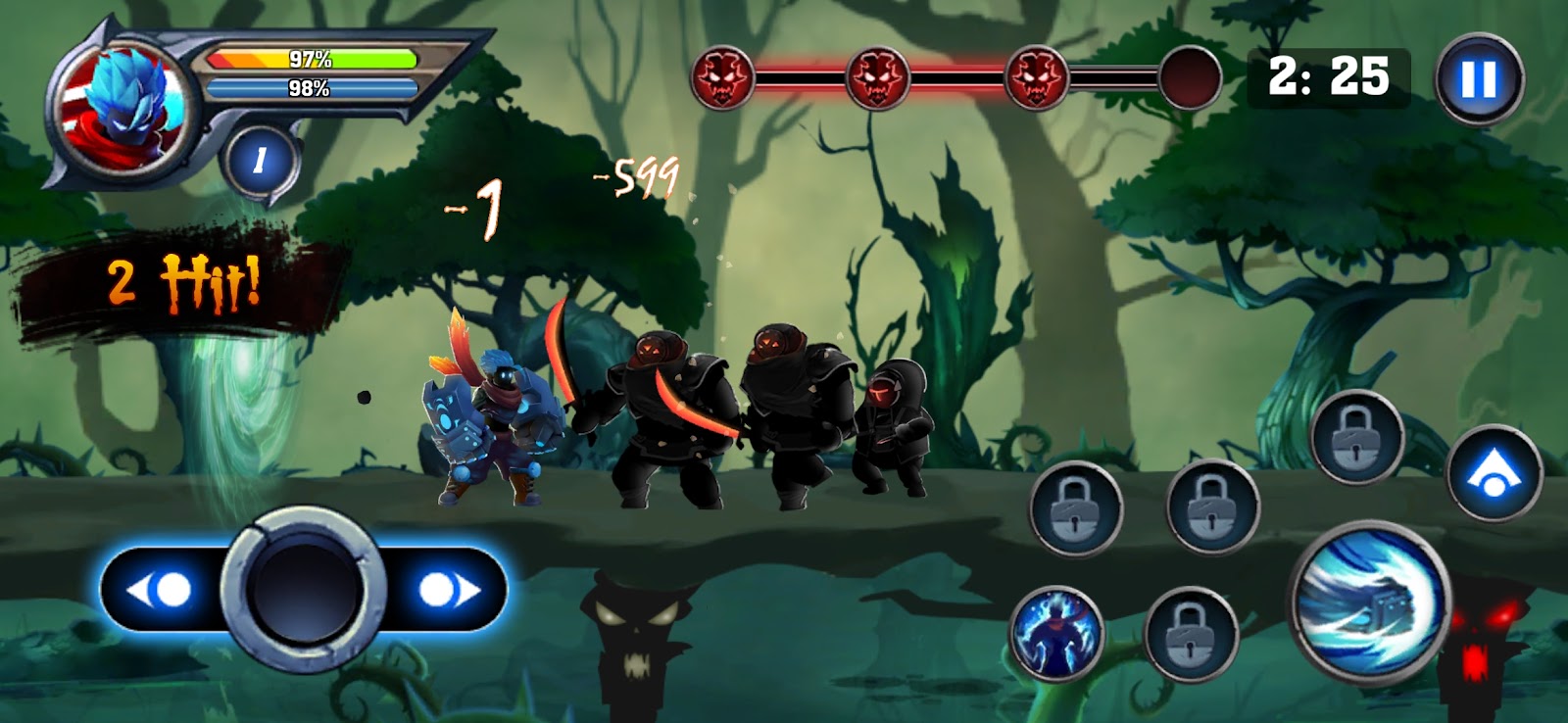
Task: Tap the center joystick knob
Action: [302, 590]
